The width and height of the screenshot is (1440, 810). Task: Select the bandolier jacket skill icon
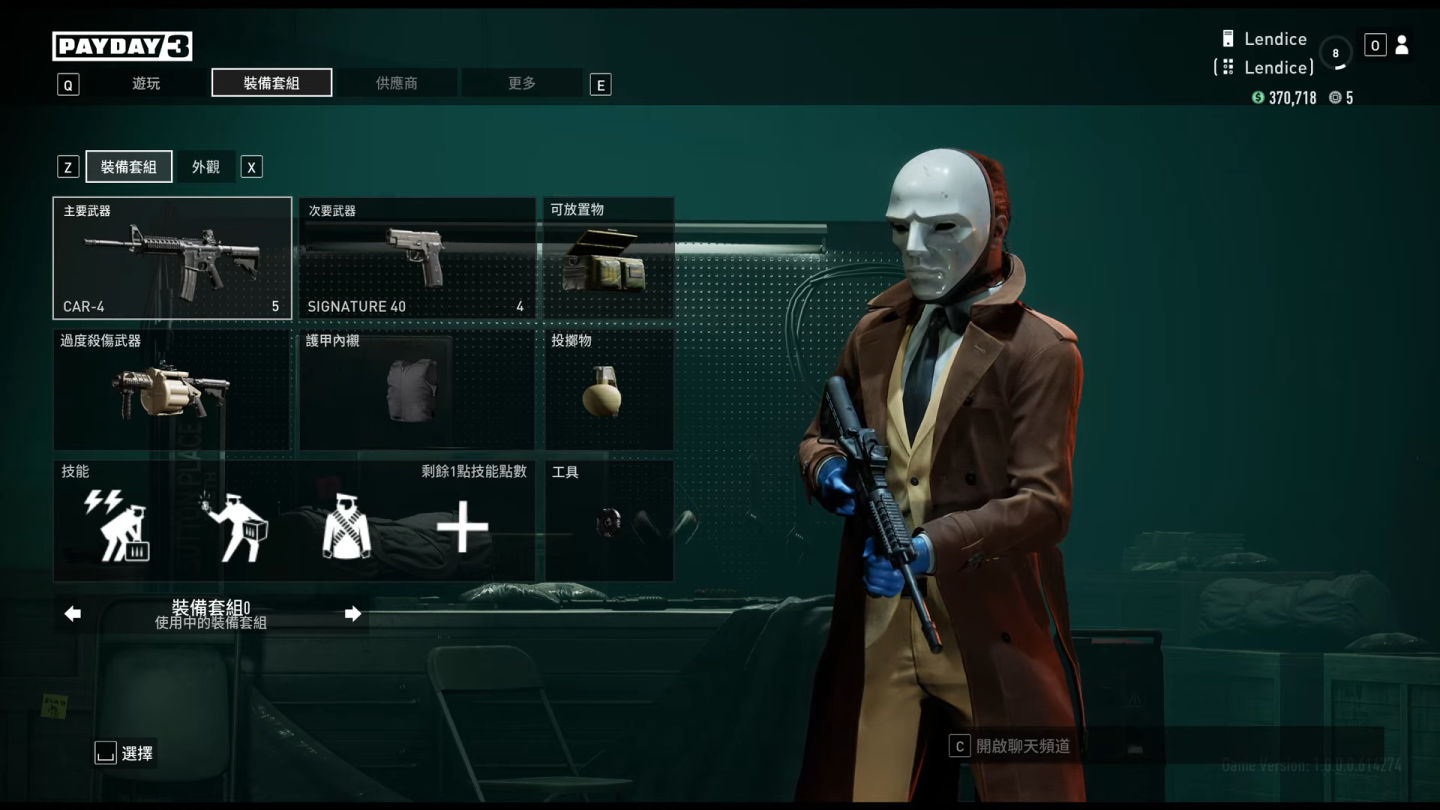tap(346, 528)
